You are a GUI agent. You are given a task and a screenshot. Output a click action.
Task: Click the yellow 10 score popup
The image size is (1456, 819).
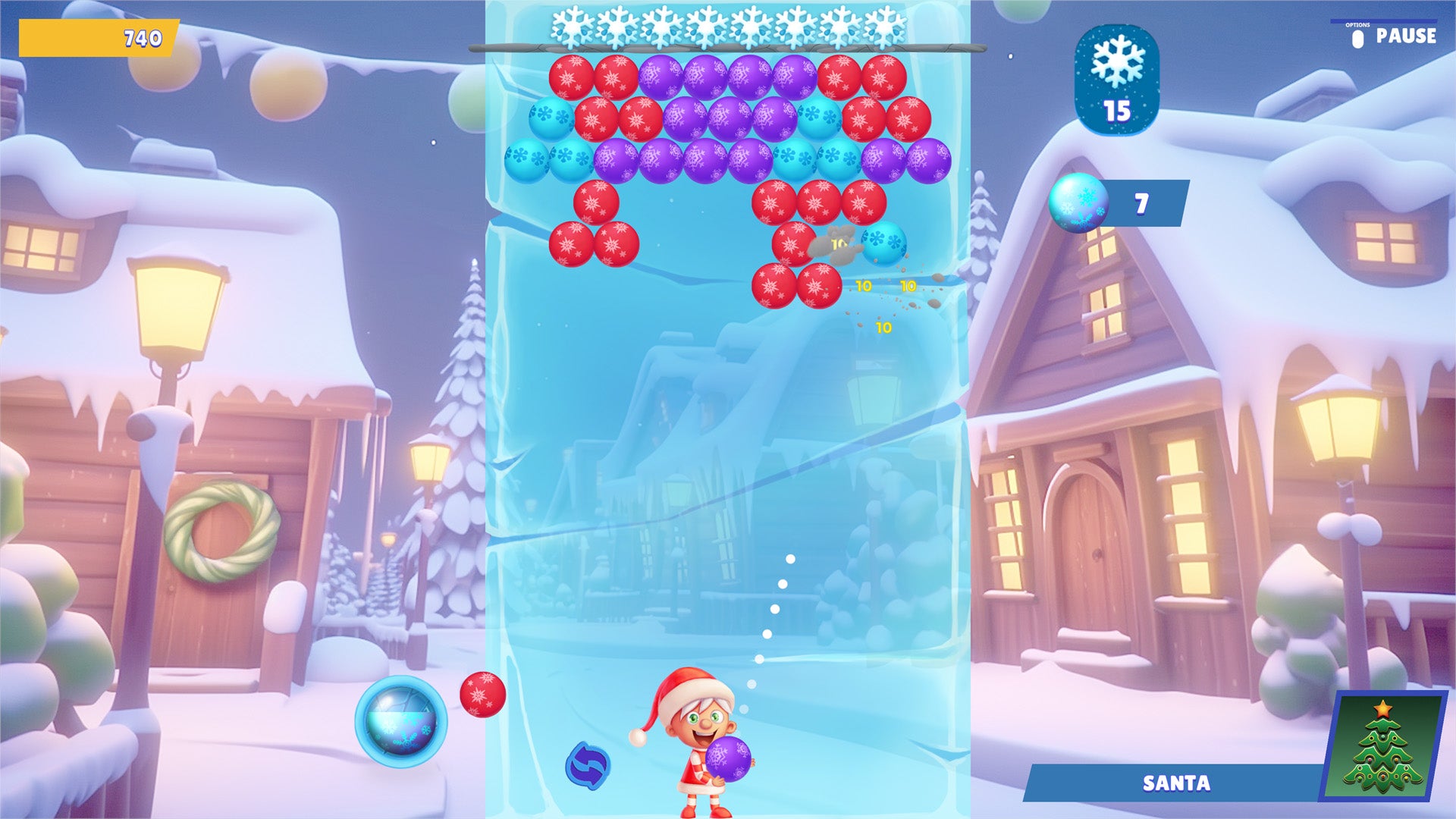coord(864,287)
